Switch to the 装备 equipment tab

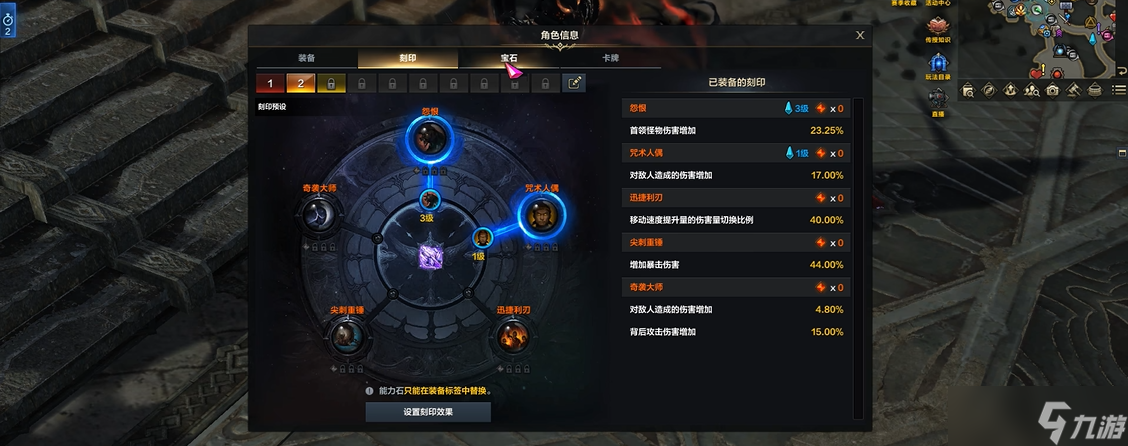306,58
